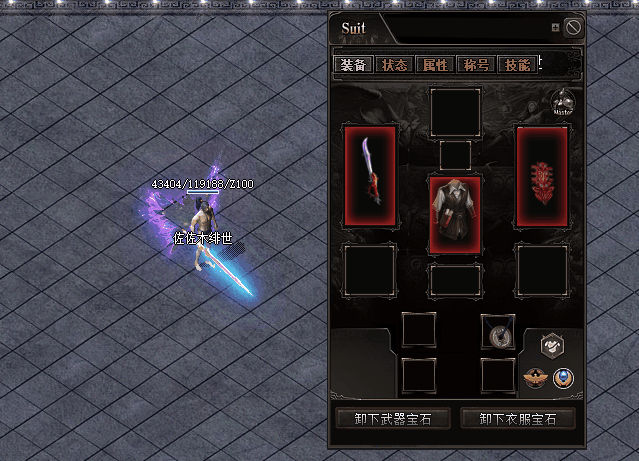Switch to the 装备 equipment tab
The width and height of the screenshot is (639, 461).
pos(353,65)
